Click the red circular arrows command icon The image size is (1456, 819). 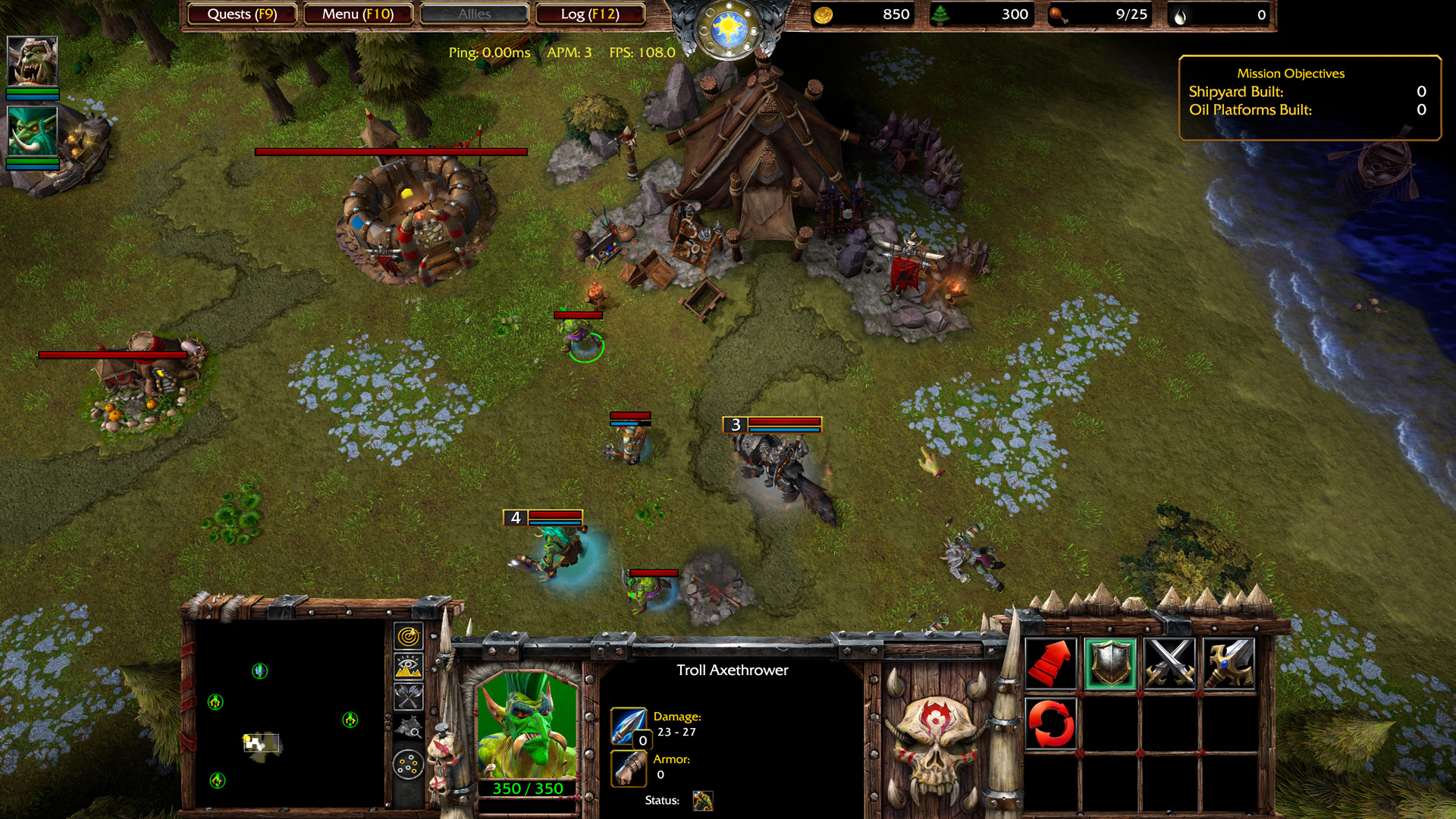click(x=1051, y=723)
